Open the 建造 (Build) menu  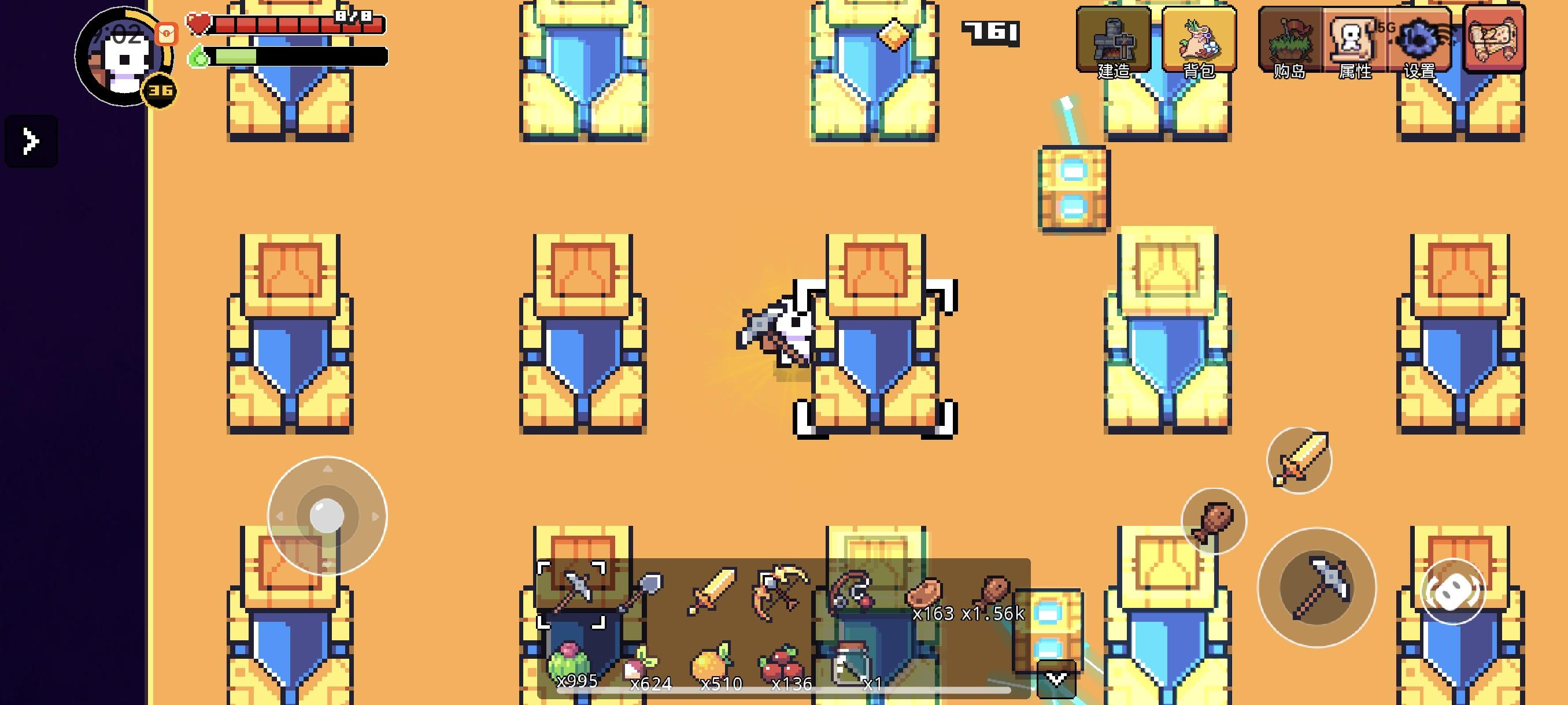pyautogui.click(x=1114, y=43)
